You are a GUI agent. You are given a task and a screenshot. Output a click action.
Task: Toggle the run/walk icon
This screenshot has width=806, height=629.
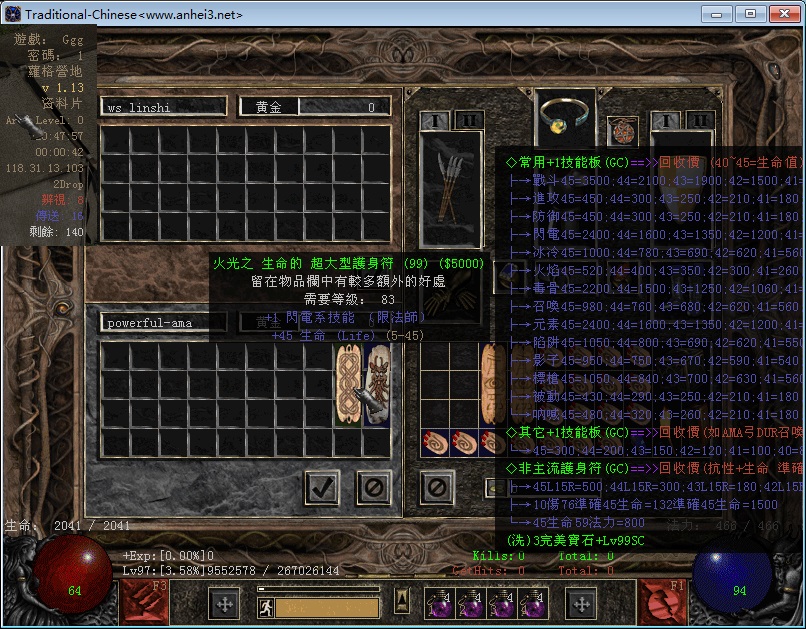coord(266,606)
